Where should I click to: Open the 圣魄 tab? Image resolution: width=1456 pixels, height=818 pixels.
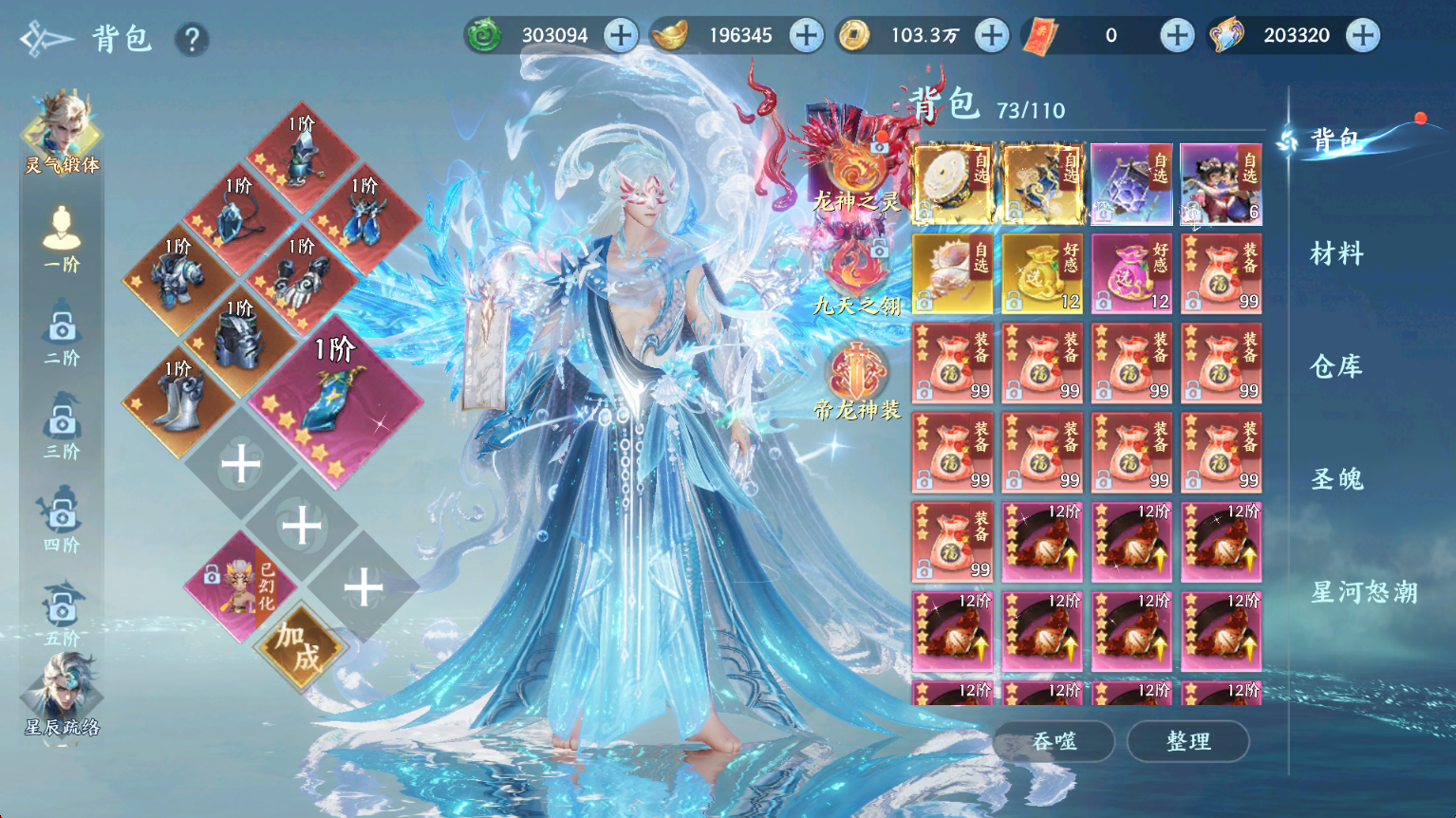[1336, 479]
